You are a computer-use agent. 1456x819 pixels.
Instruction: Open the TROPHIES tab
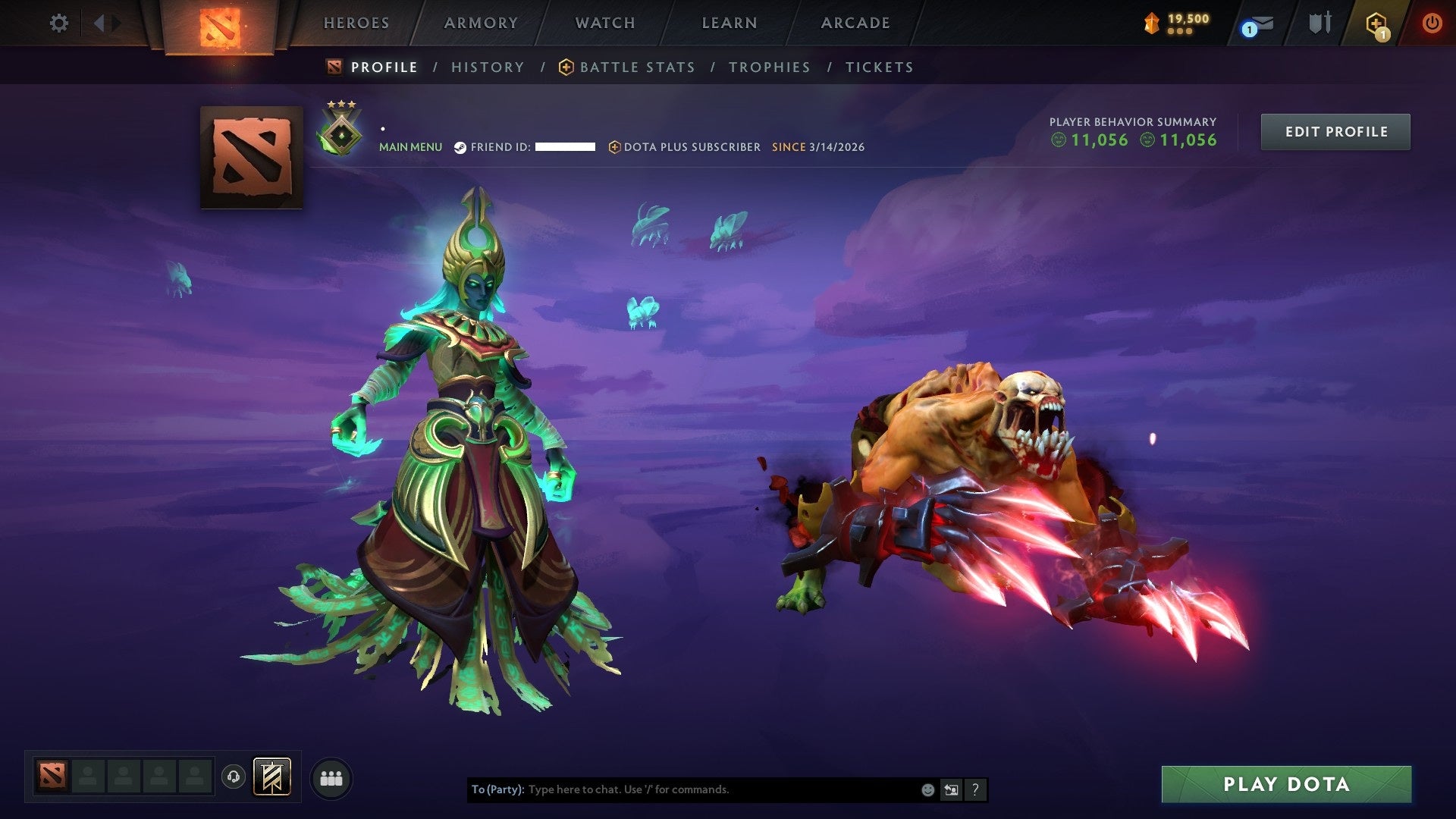(770, 67)
